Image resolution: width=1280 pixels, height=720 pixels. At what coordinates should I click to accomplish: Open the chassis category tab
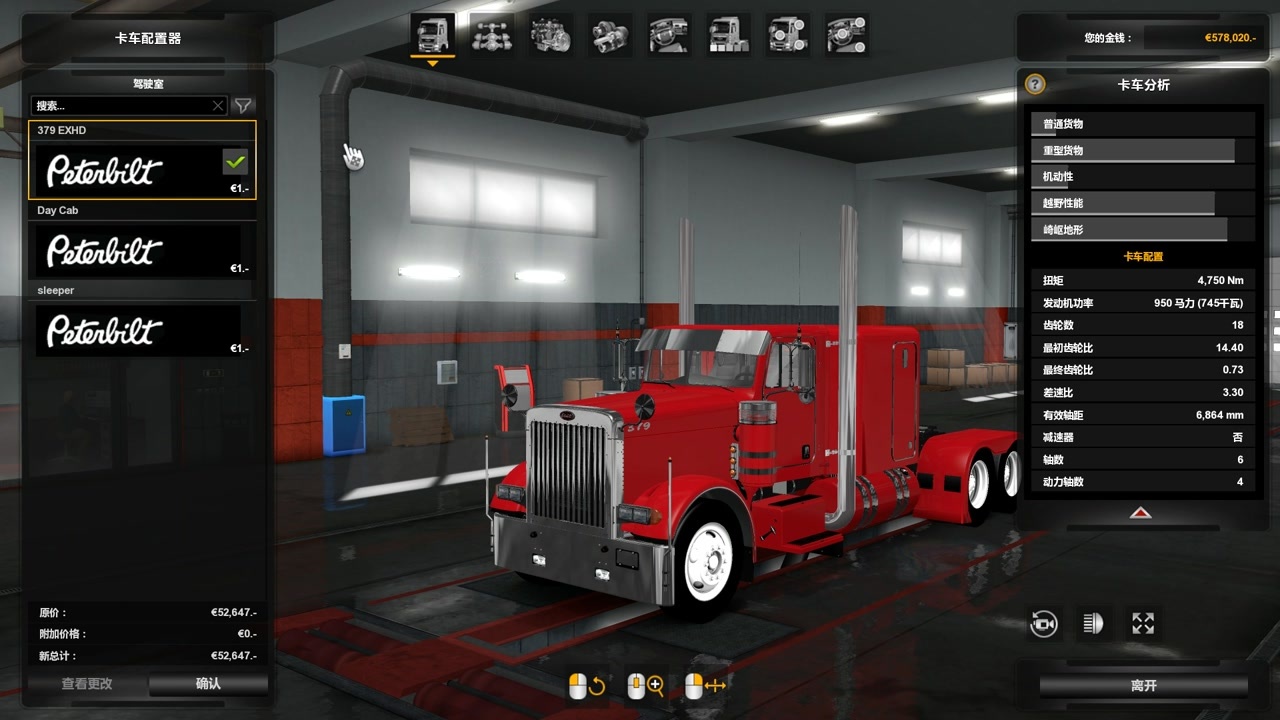click(492, 36)
